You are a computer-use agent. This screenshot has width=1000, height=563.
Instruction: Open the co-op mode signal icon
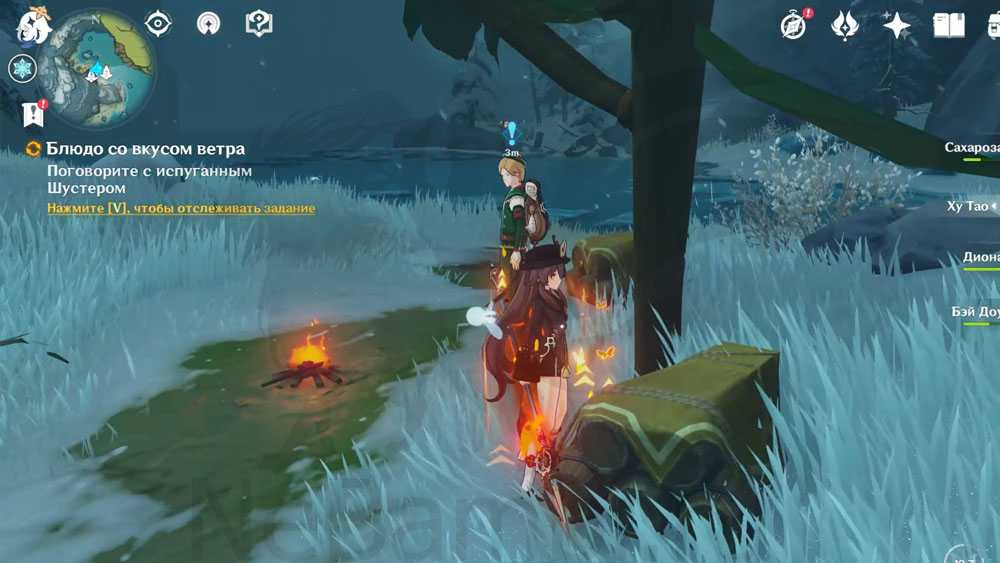coord(208,23)
